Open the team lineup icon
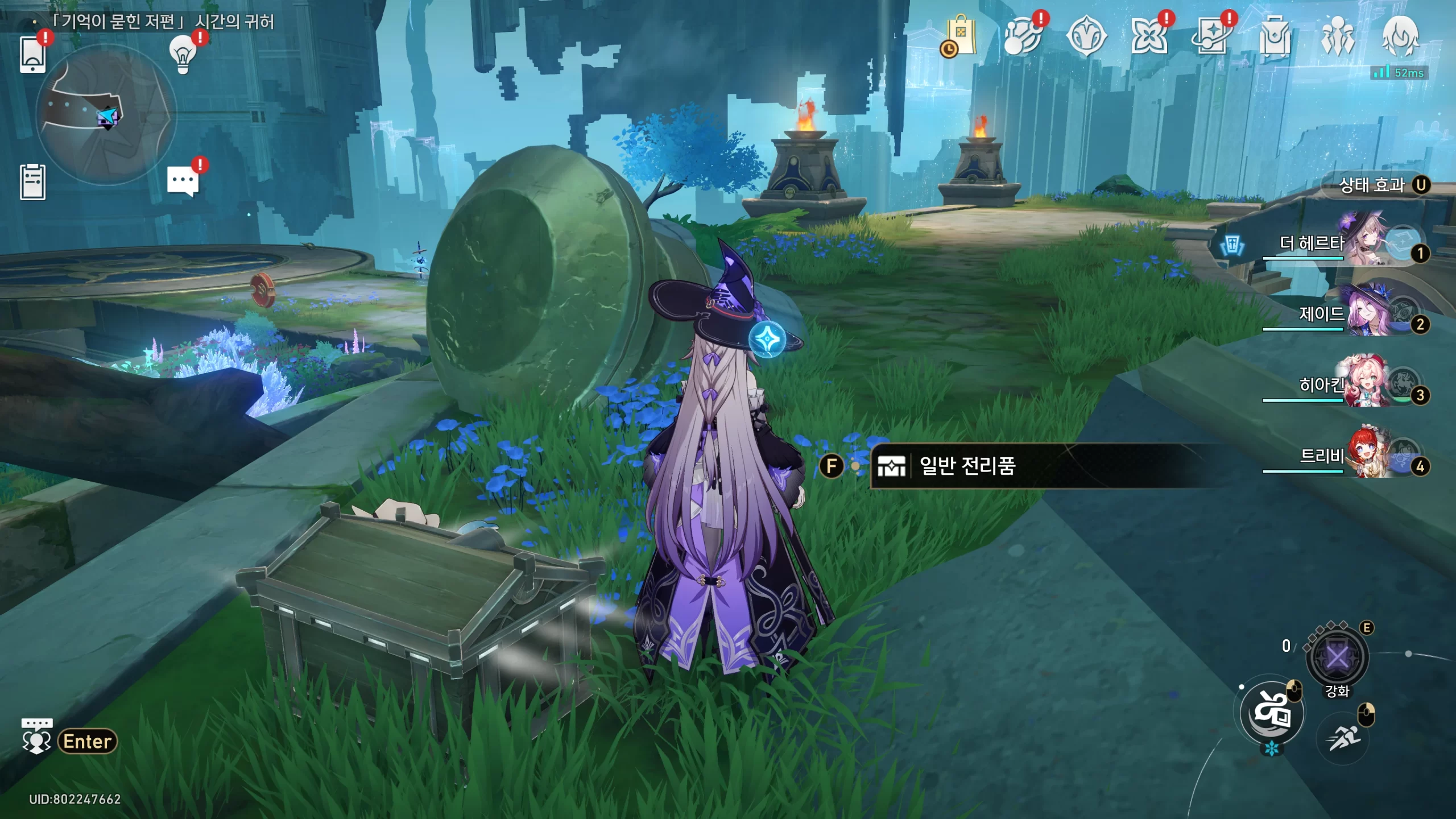 tap(1337, 36)
